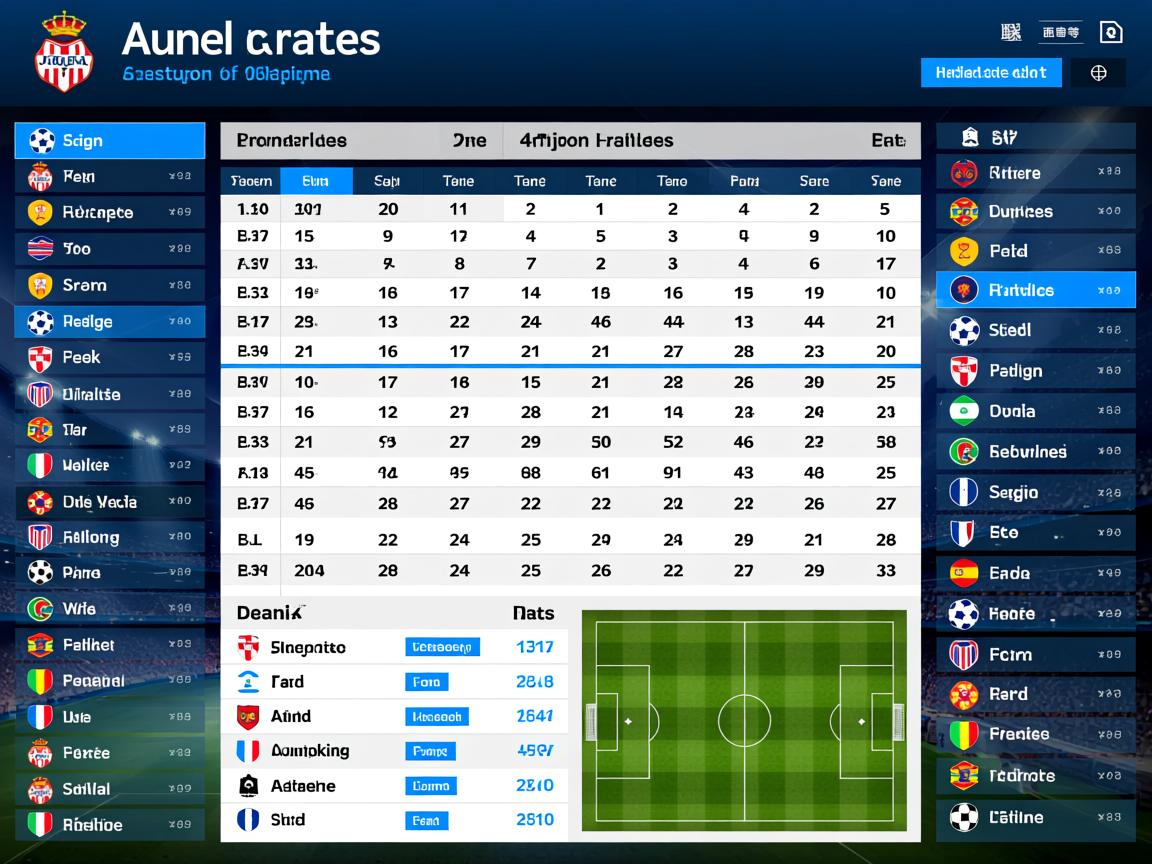Screen dimensions: 1152x864
Task: Open the search icon at top right
Action: click(1110, 32)
